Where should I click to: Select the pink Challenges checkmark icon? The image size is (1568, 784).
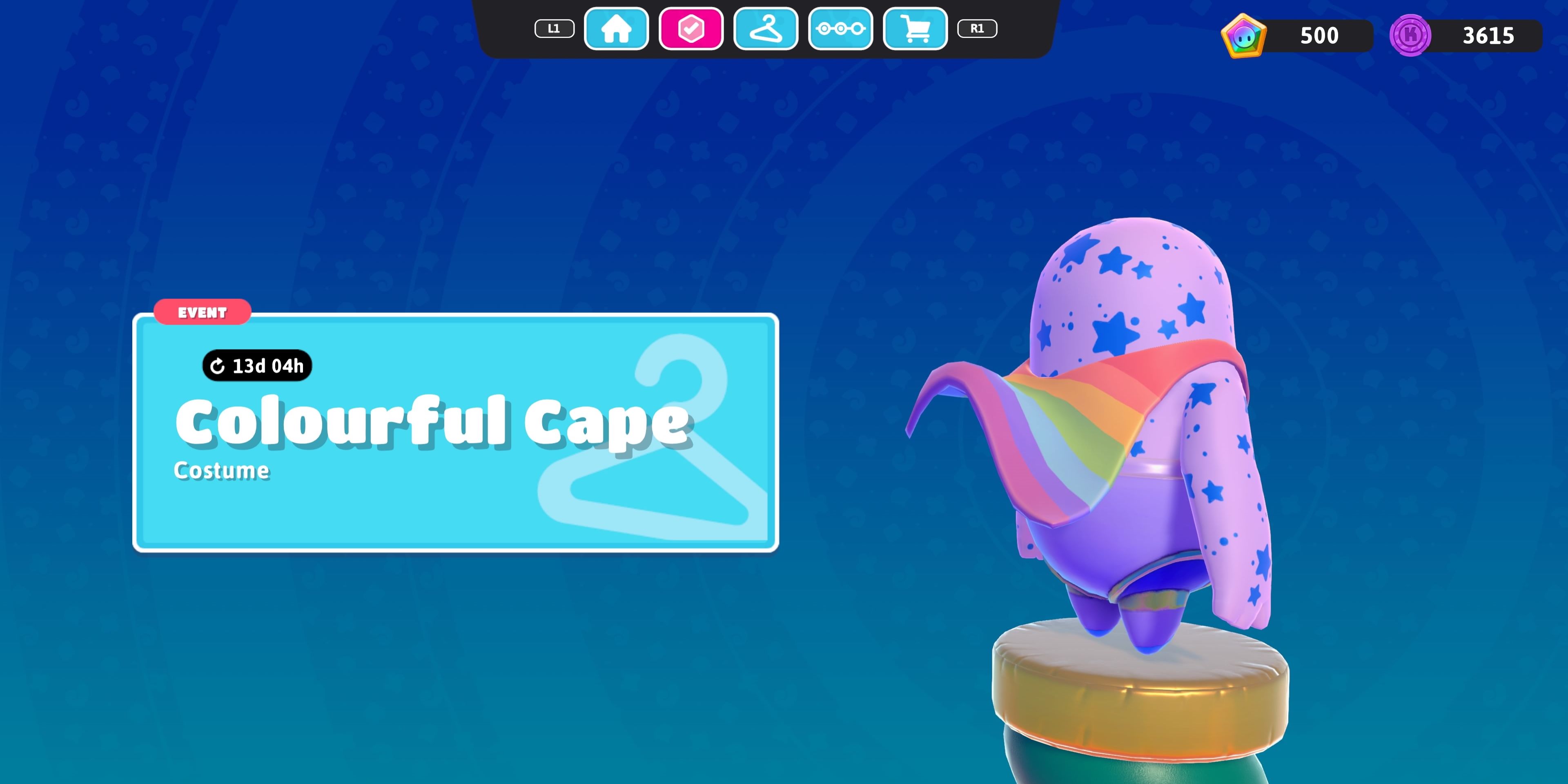pos(691,28)
